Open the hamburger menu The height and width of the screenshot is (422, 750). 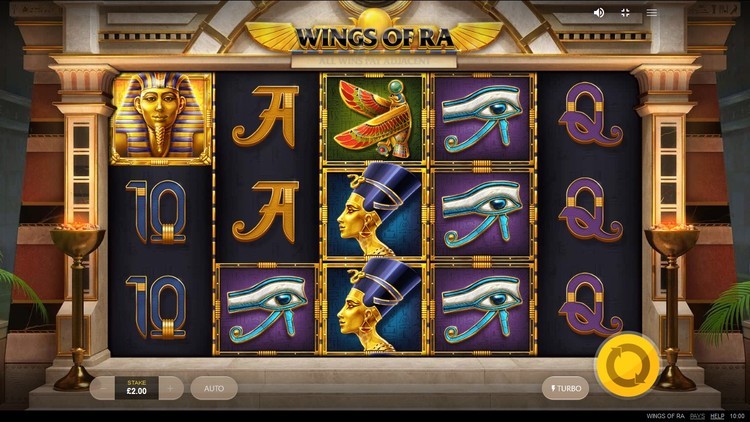[652, 13]
